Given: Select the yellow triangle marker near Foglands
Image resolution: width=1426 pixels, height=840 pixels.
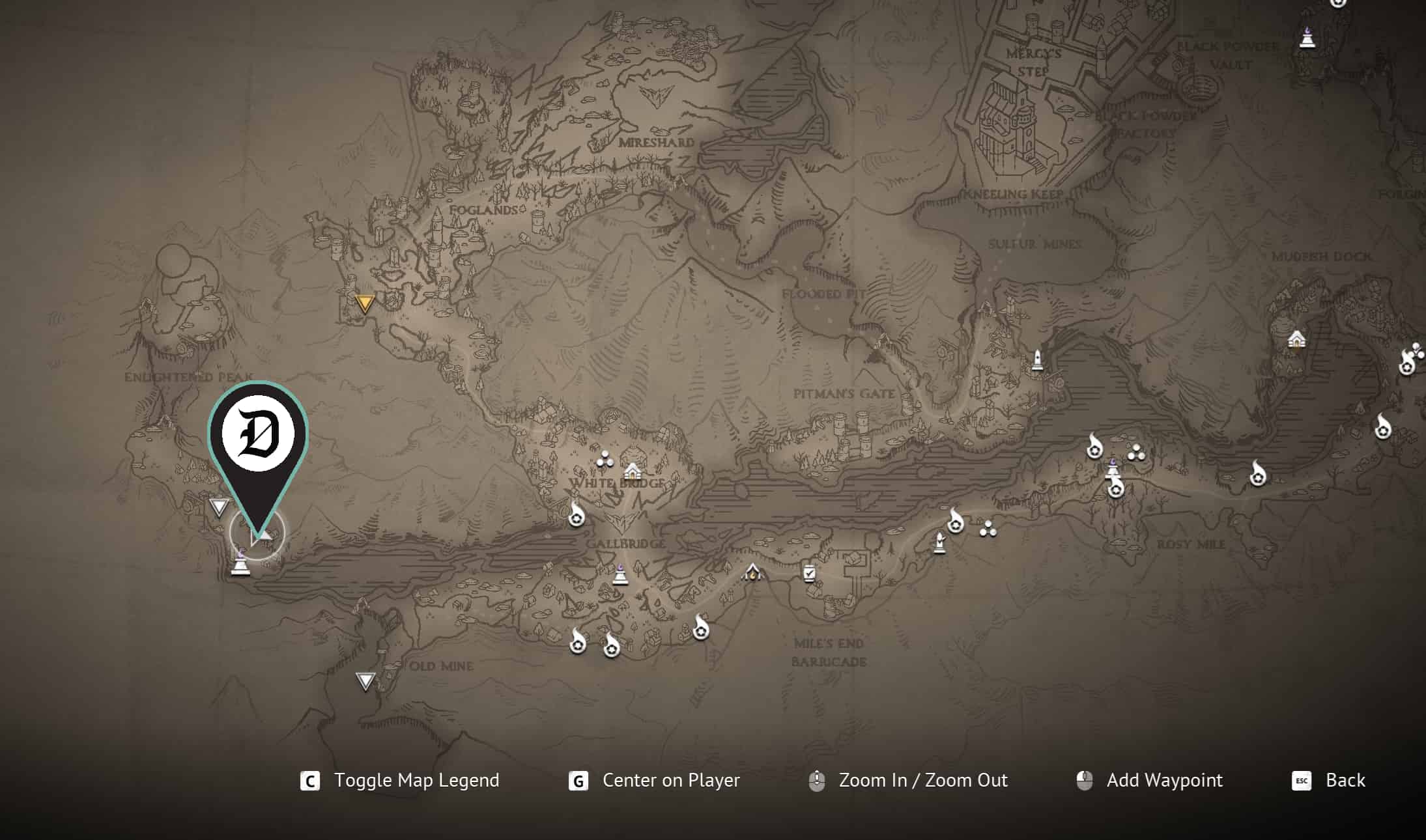Looking at the screenshot, I should 365,303.
